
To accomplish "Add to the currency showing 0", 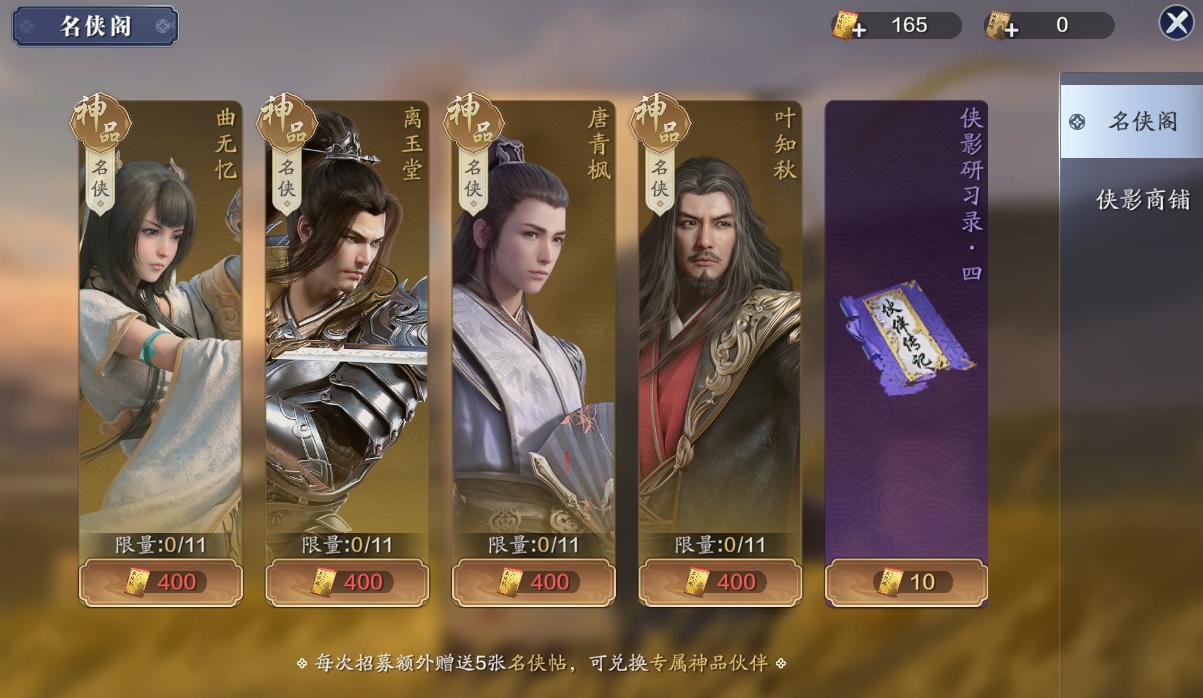I will click(1000, 26).
